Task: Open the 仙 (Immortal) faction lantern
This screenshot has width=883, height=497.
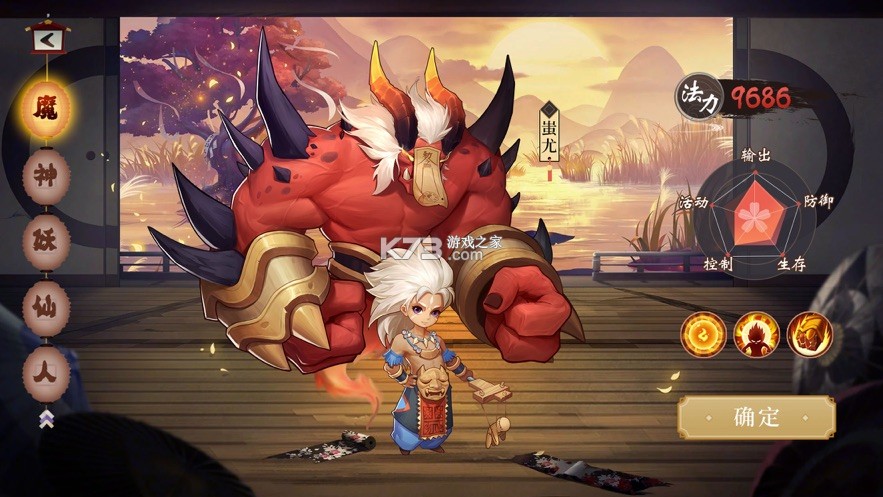Action: 46,307
